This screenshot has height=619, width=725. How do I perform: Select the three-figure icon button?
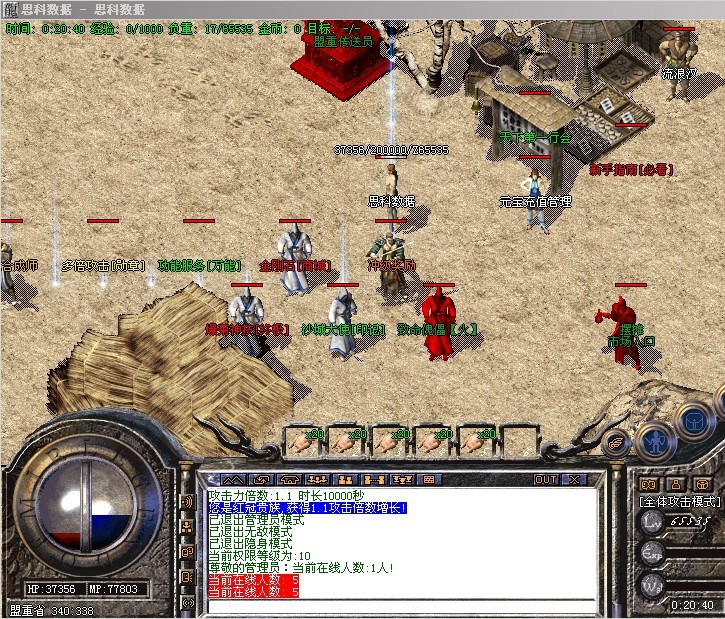[315, 480]
